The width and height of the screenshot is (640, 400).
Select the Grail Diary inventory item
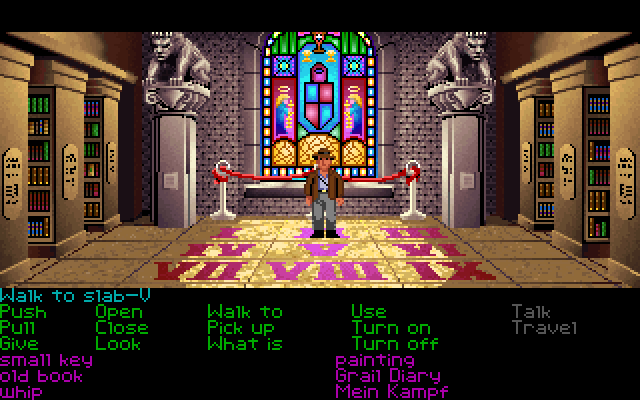click(388, 376)
